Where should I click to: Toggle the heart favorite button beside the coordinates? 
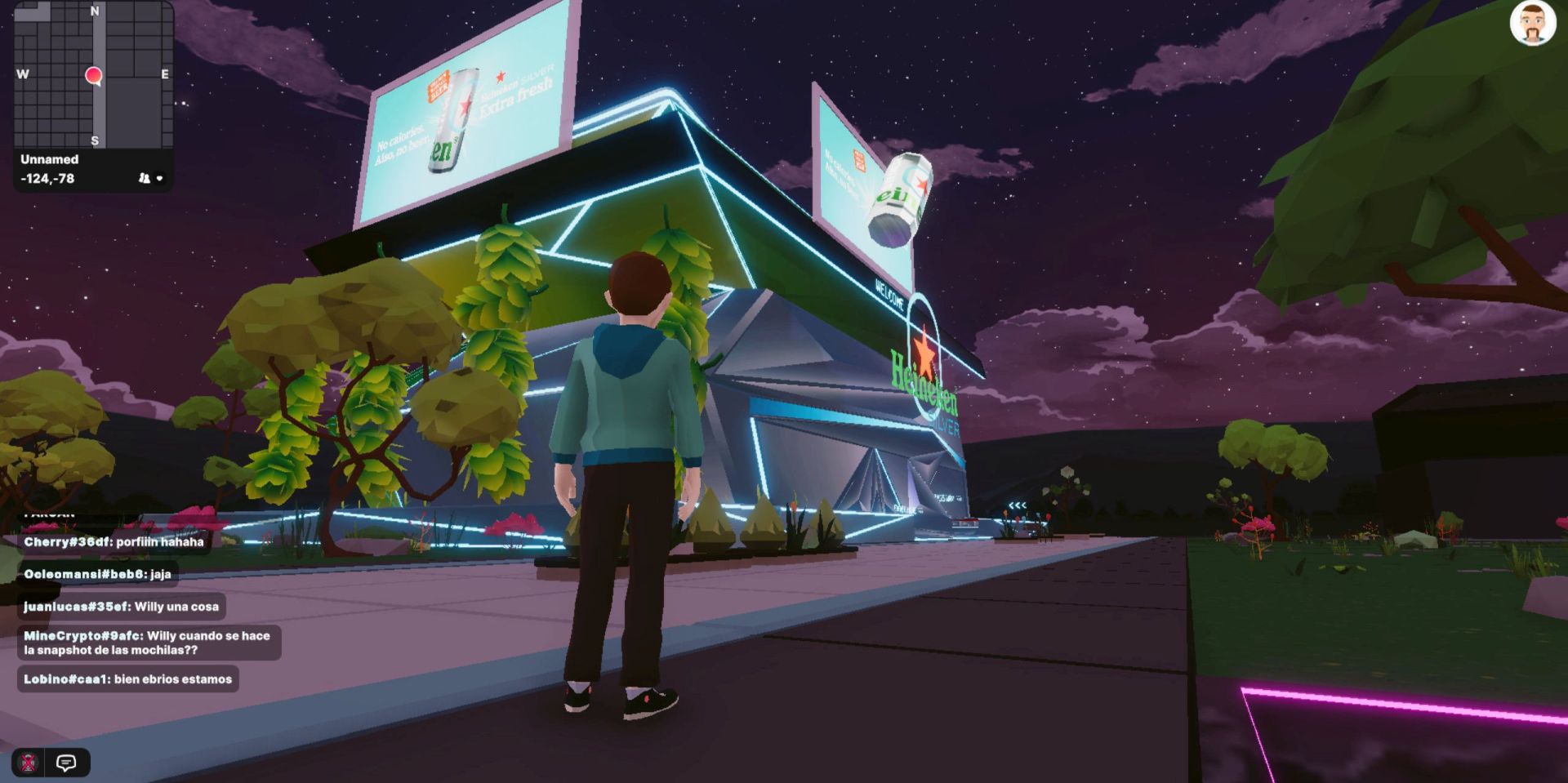tap(159, 178)
